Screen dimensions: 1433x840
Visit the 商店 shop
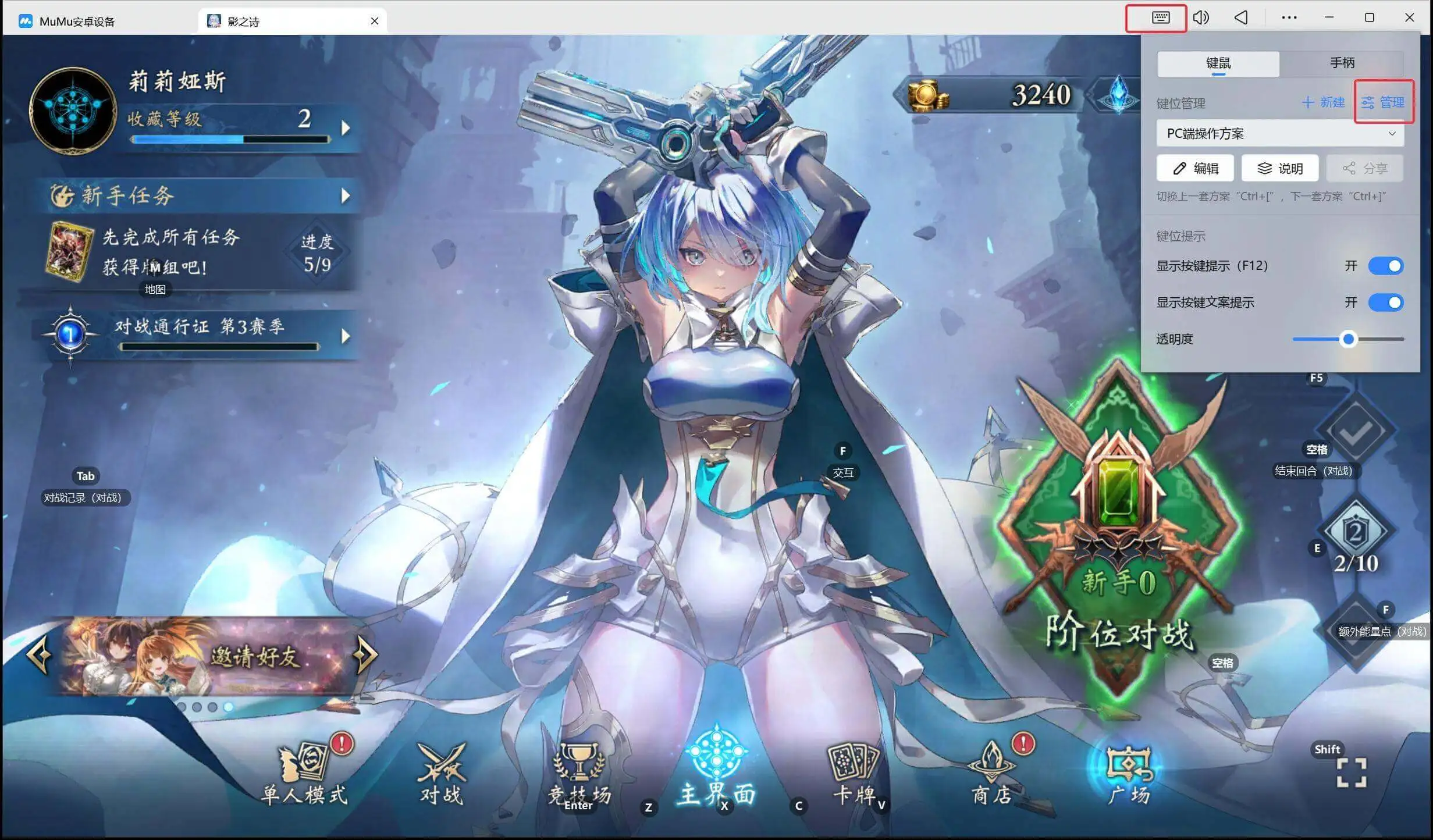(991, 775)
